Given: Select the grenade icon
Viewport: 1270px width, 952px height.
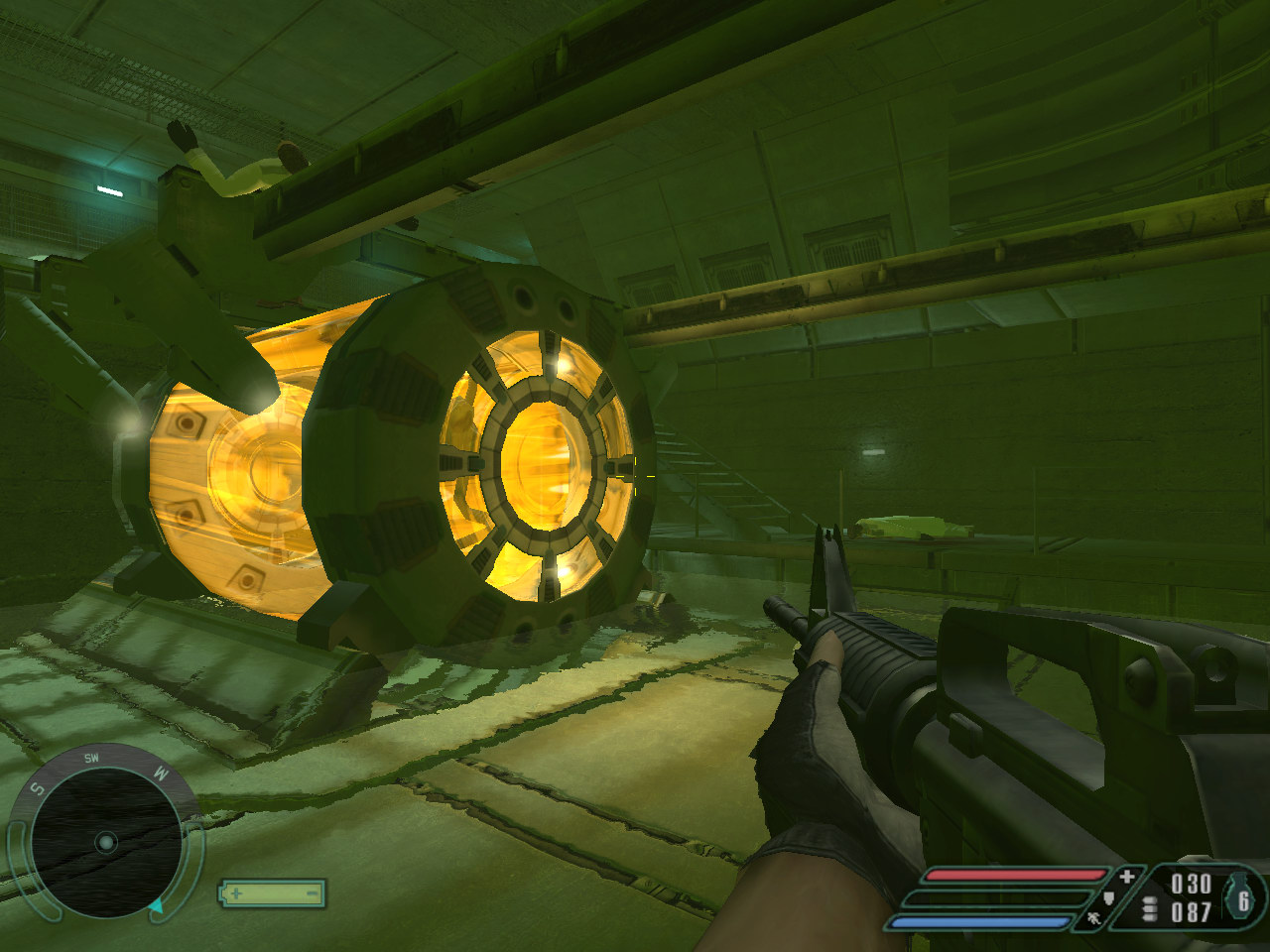Looking at the screenshot, I should 1243,897.
